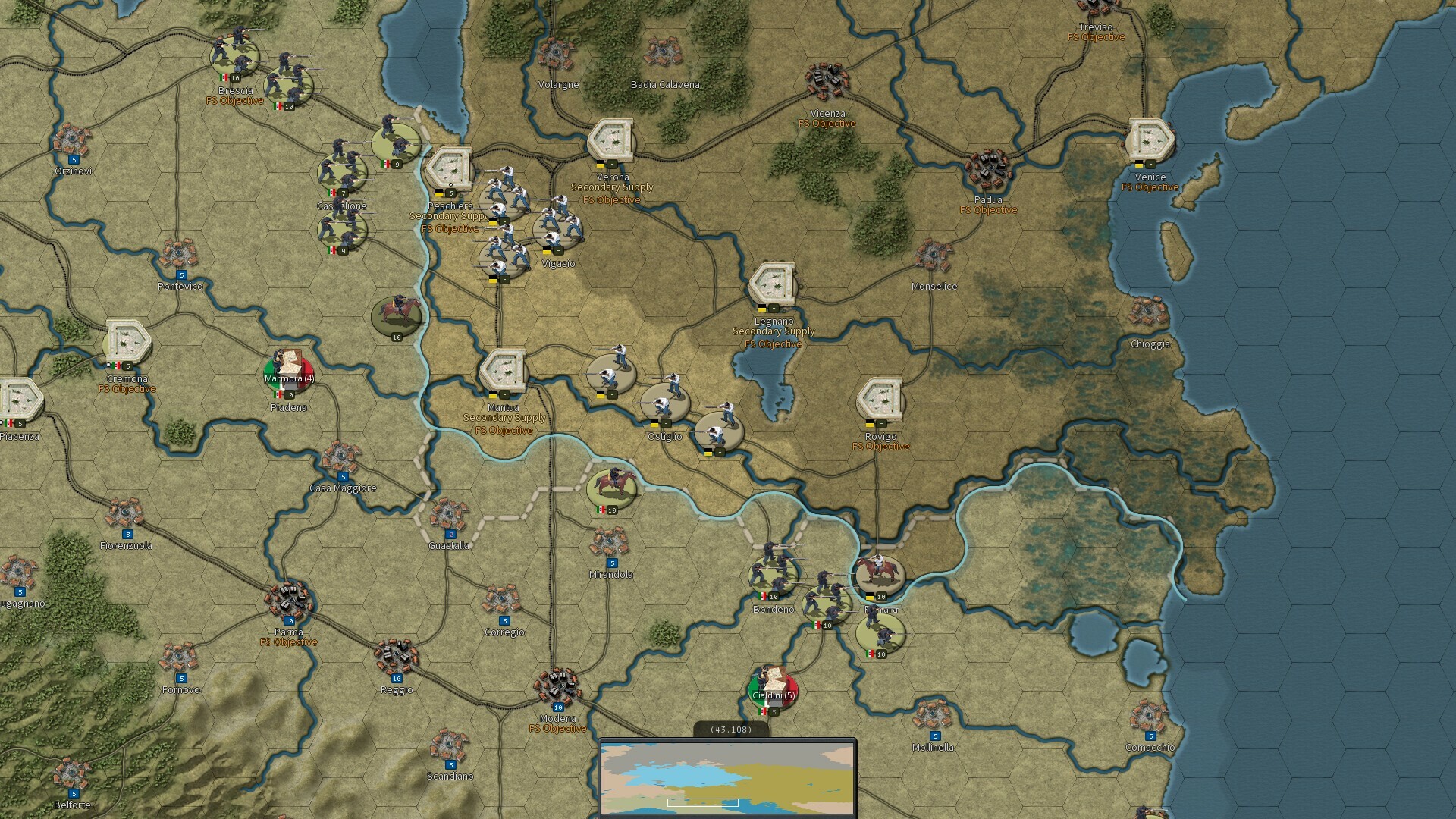Select the Rovigo fortress icon
This screenshot has height=819, width=1456.
tap(882, 400)
